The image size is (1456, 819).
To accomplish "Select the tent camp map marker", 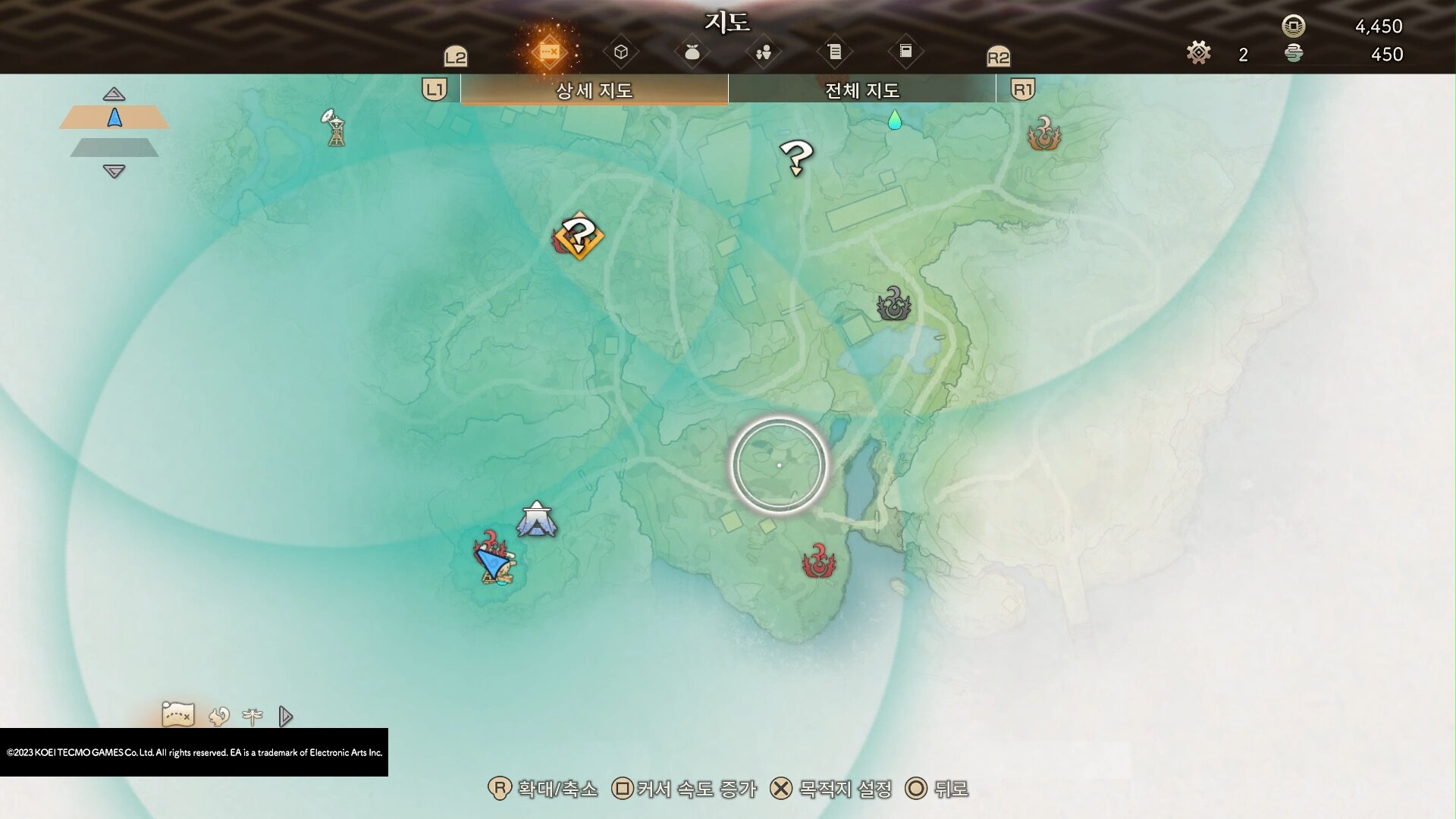I will tap(537, 520).
